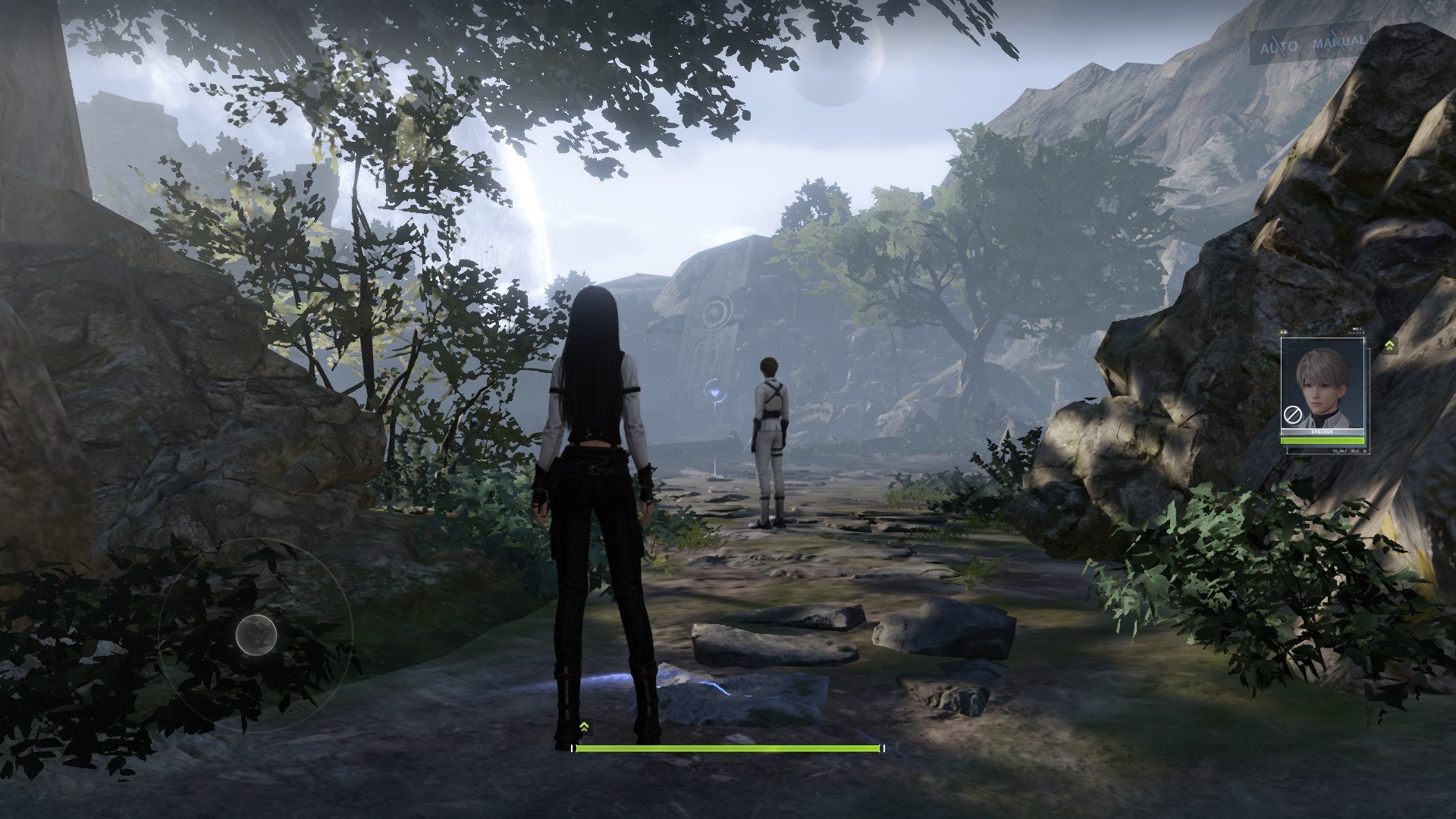Select MANUAL combat mode

[x=1338, y=42]
